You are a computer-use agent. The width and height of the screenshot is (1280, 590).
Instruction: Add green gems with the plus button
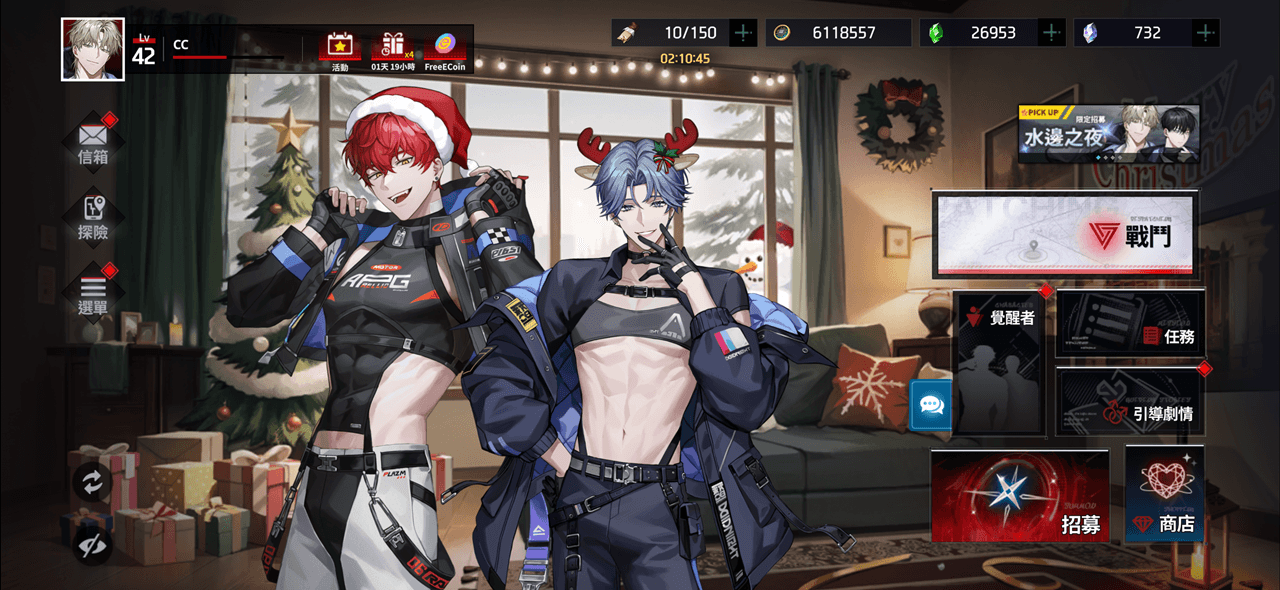point(1052,33)
